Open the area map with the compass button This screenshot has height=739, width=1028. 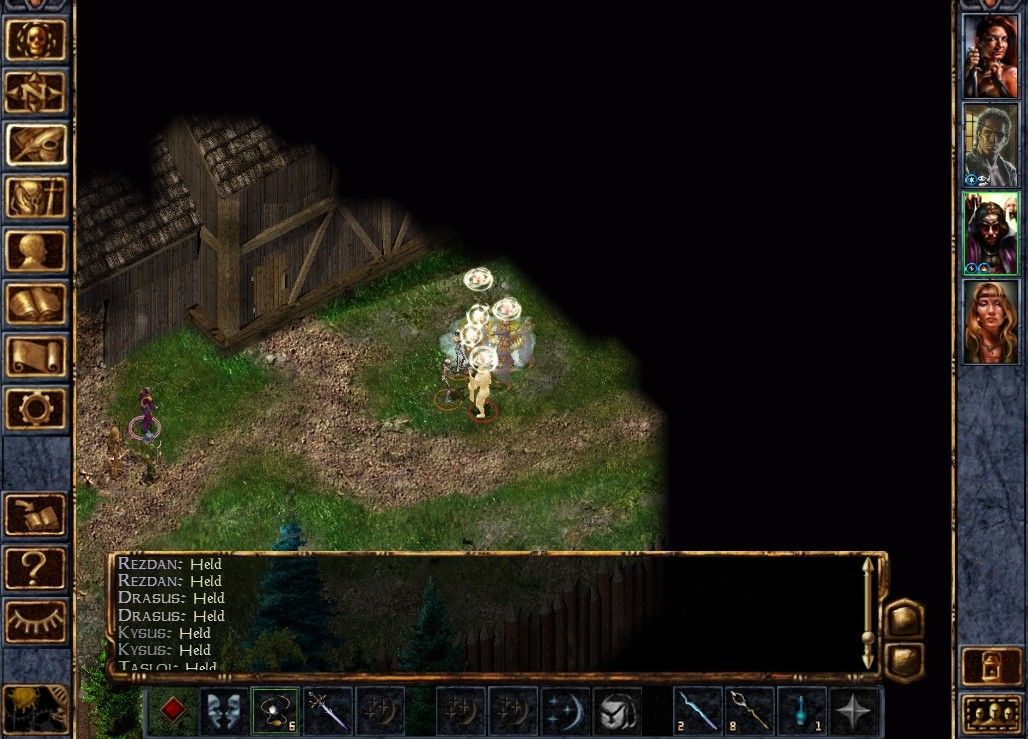click(x=36, y=92)
